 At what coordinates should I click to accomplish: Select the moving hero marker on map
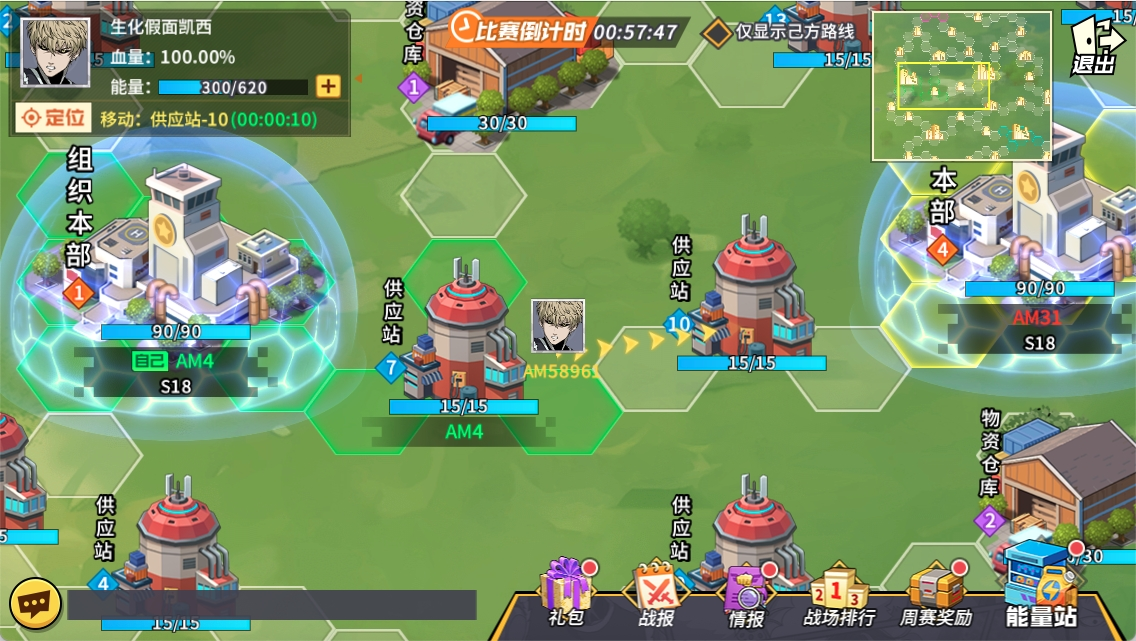click(557, 326)
